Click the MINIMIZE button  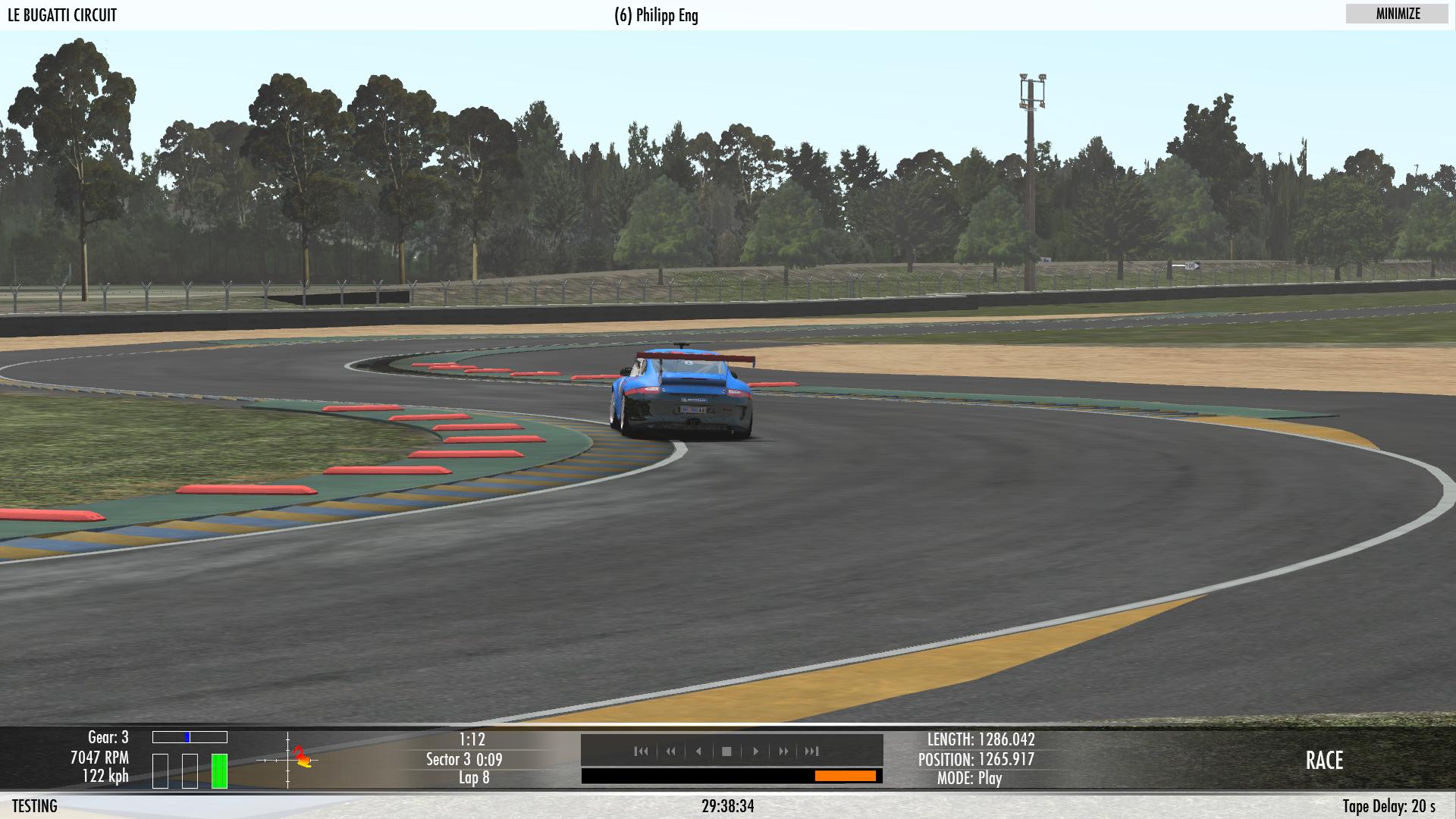point(1397,14)
